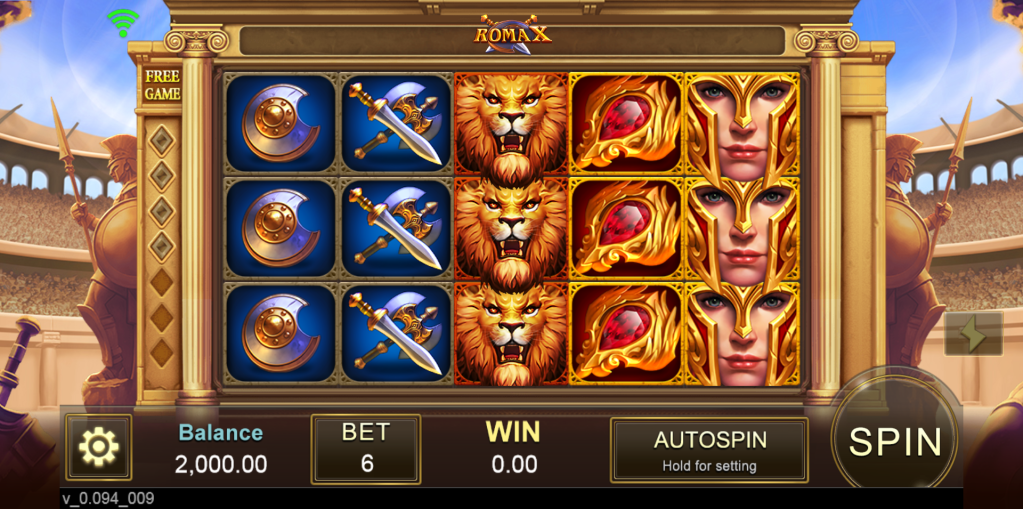Activate the AUTOSPIN button
This screenshot has height=509, width=1023.
coord(709,450)
